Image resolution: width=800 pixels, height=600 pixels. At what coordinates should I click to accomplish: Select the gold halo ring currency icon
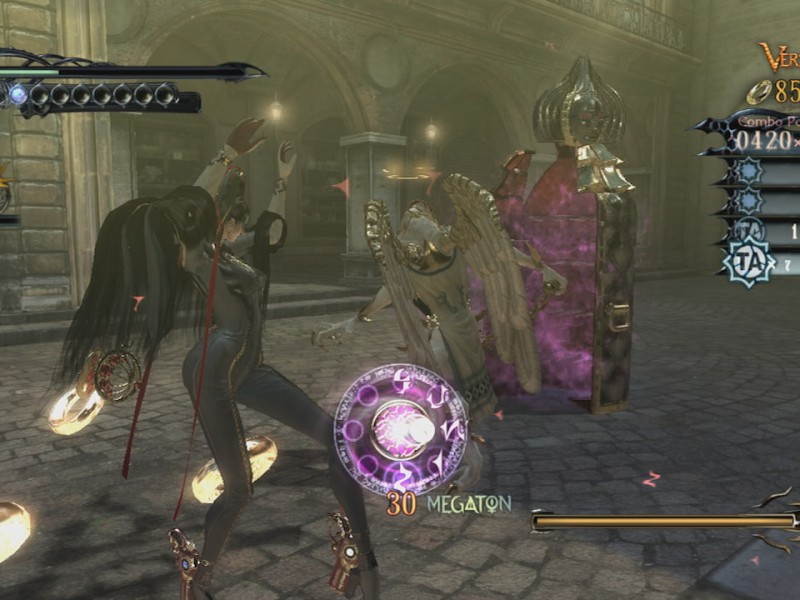(758, 93)
